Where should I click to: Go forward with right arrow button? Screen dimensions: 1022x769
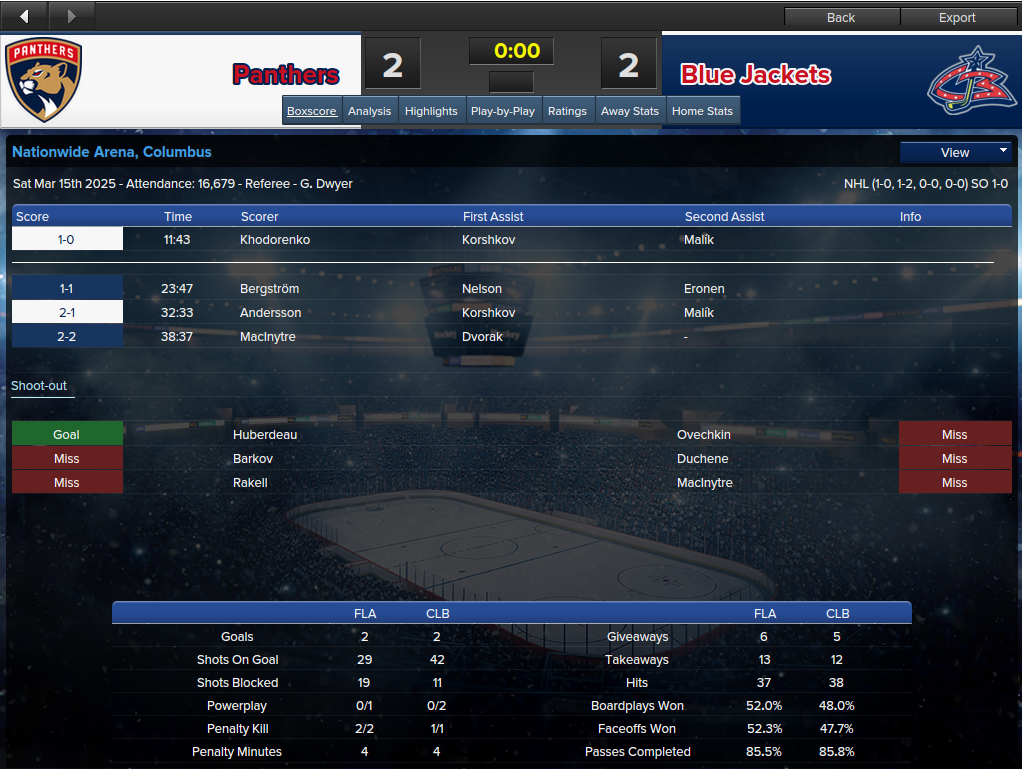pyautogui.click(x=70, y=16)
